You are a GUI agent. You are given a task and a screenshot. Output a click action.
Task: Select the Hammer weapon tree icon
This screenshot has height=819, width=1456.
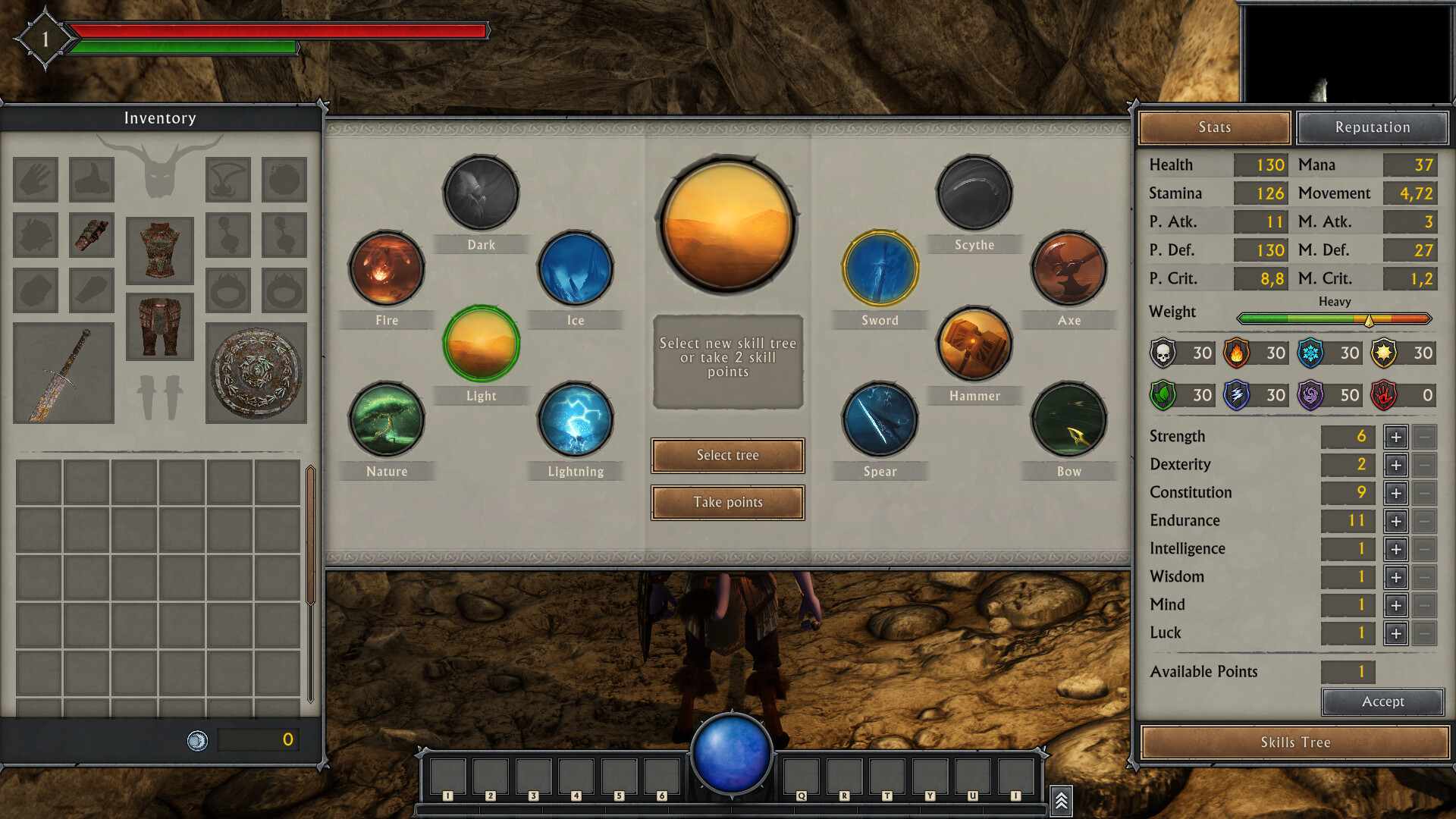pos(975,345)
